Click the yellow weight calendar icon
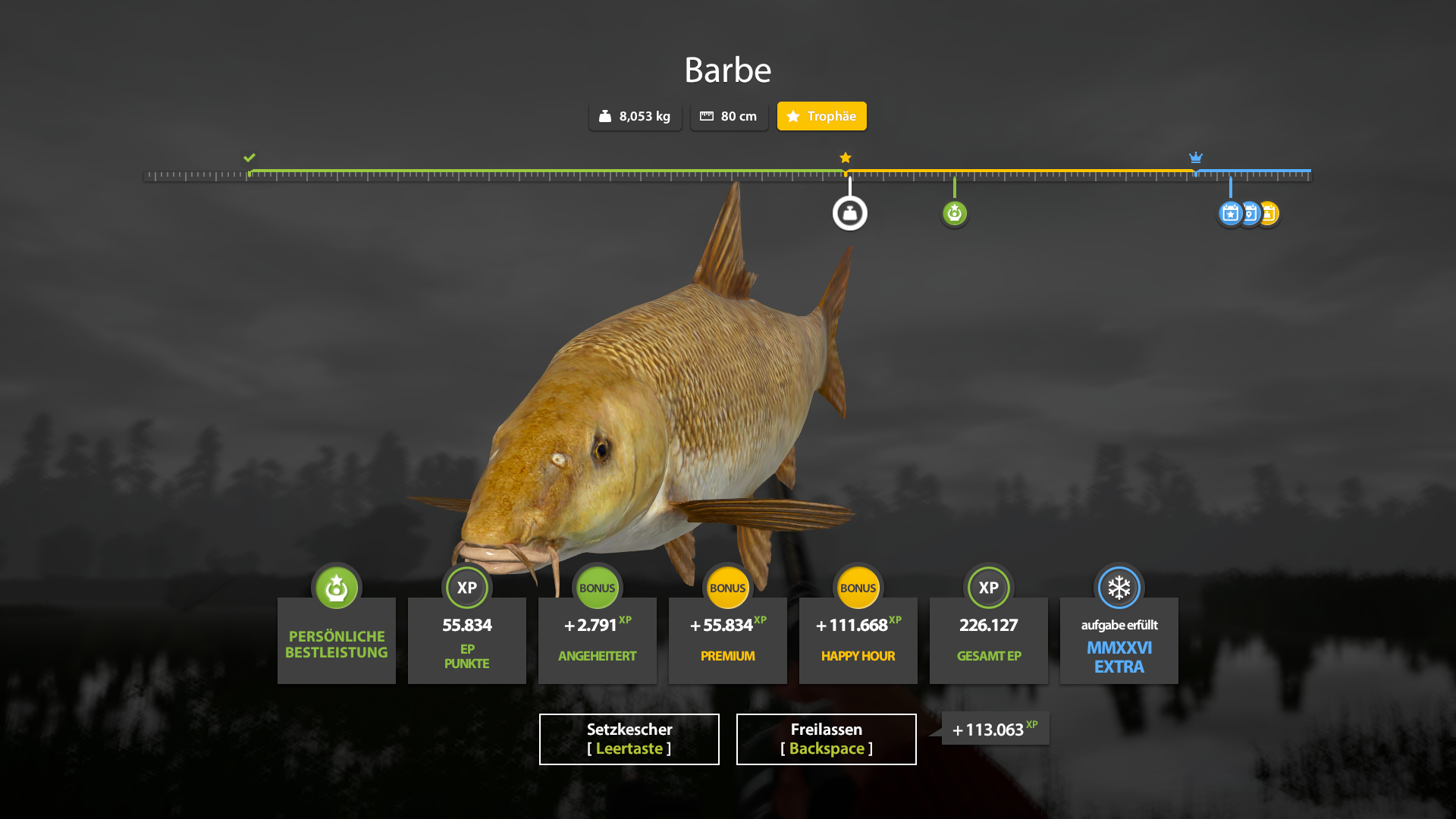The width and height of the screenshot is (1456, 819). click(1270, 213)
